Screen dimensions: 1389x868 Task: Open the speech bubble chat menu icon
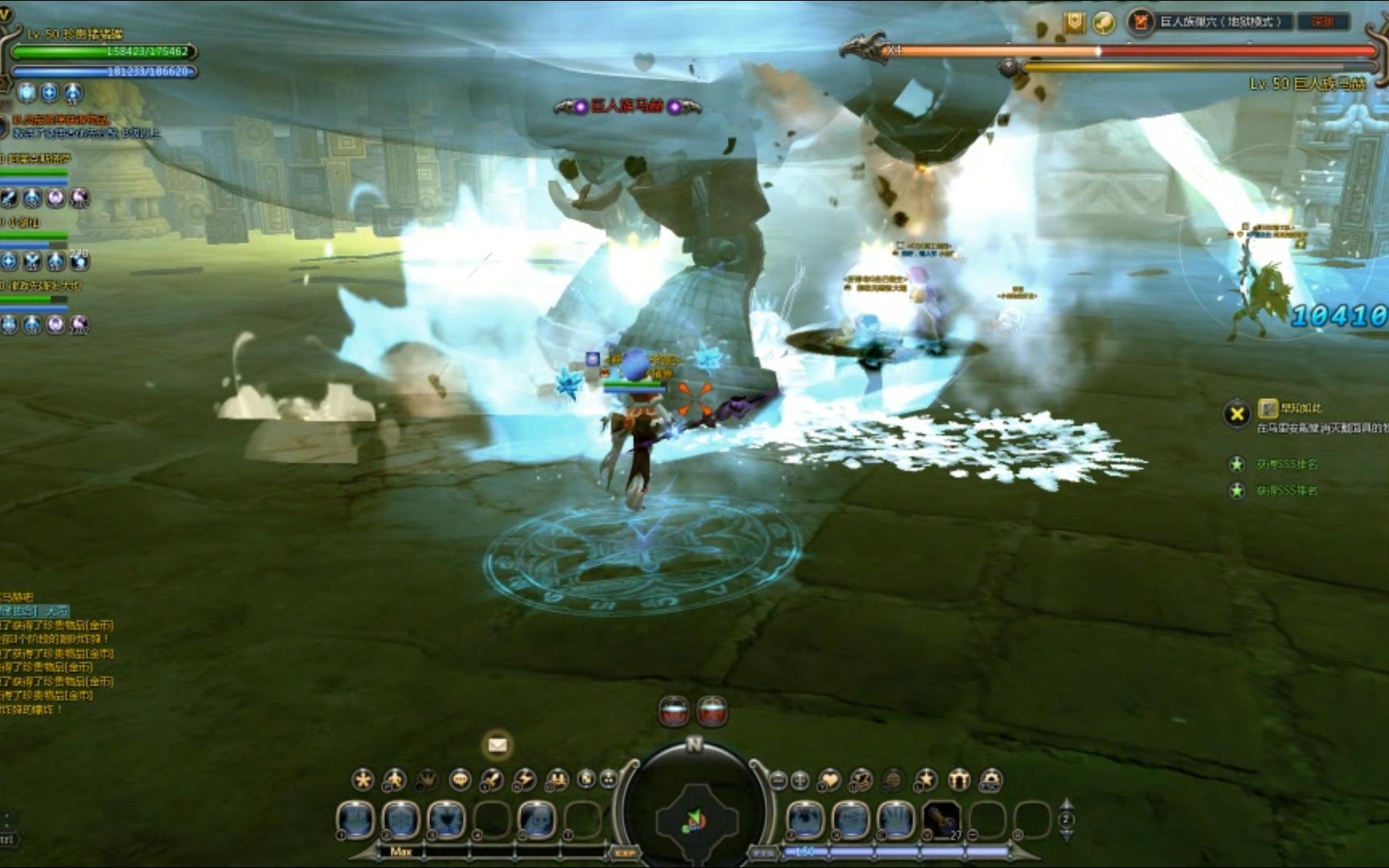tap(460, 779)
